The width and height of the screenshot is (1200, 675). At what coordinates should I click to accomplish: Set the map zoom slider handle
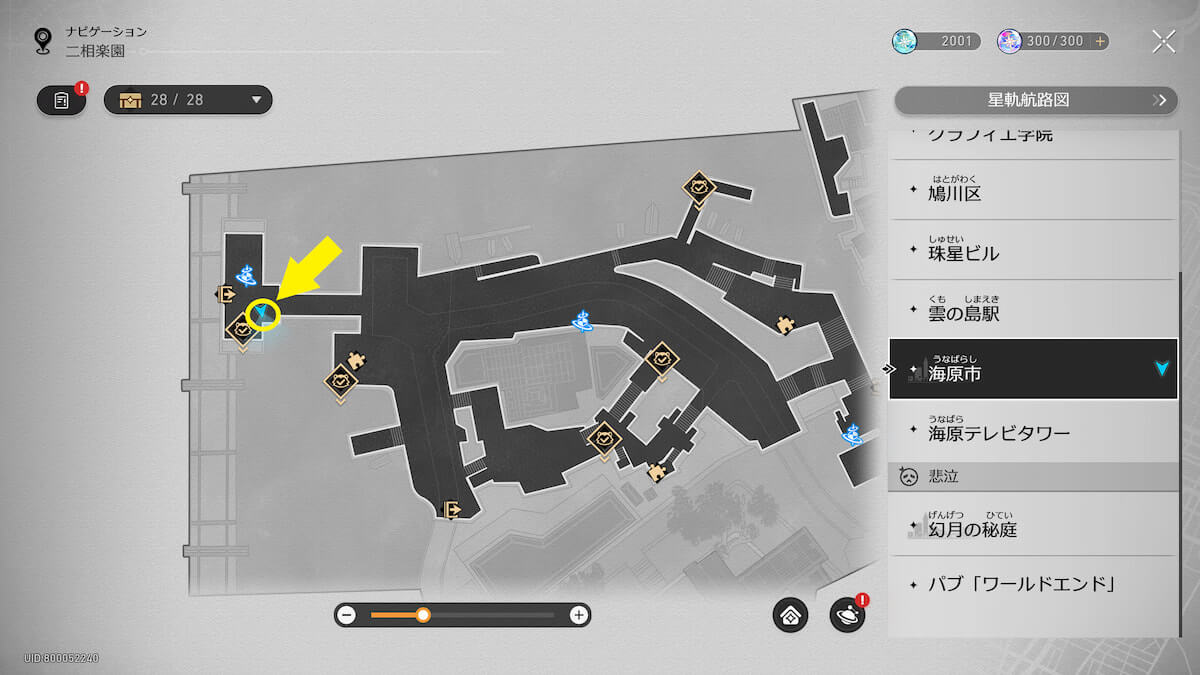click(423, 615)
